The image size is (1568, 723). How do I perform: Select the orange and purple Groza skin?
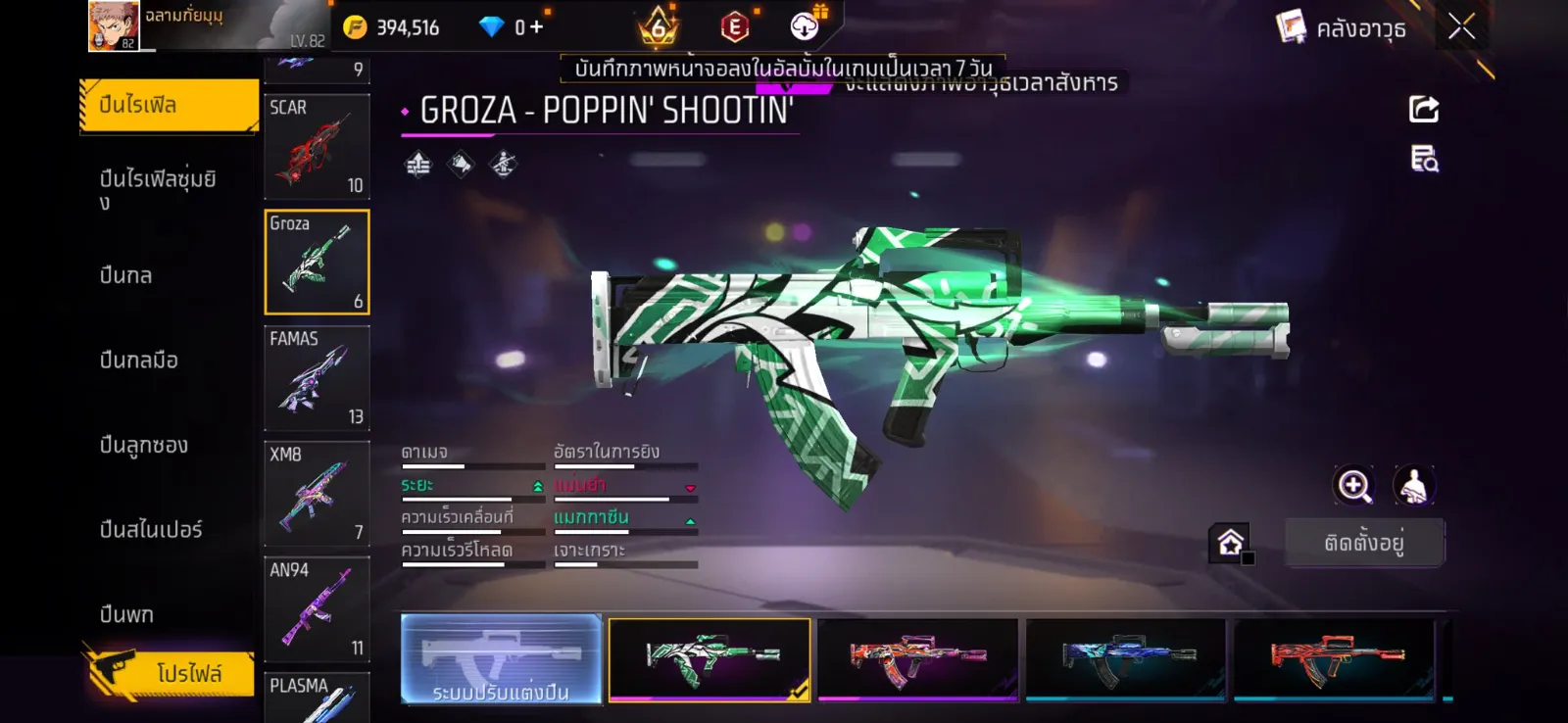click(x=917, y=659)
